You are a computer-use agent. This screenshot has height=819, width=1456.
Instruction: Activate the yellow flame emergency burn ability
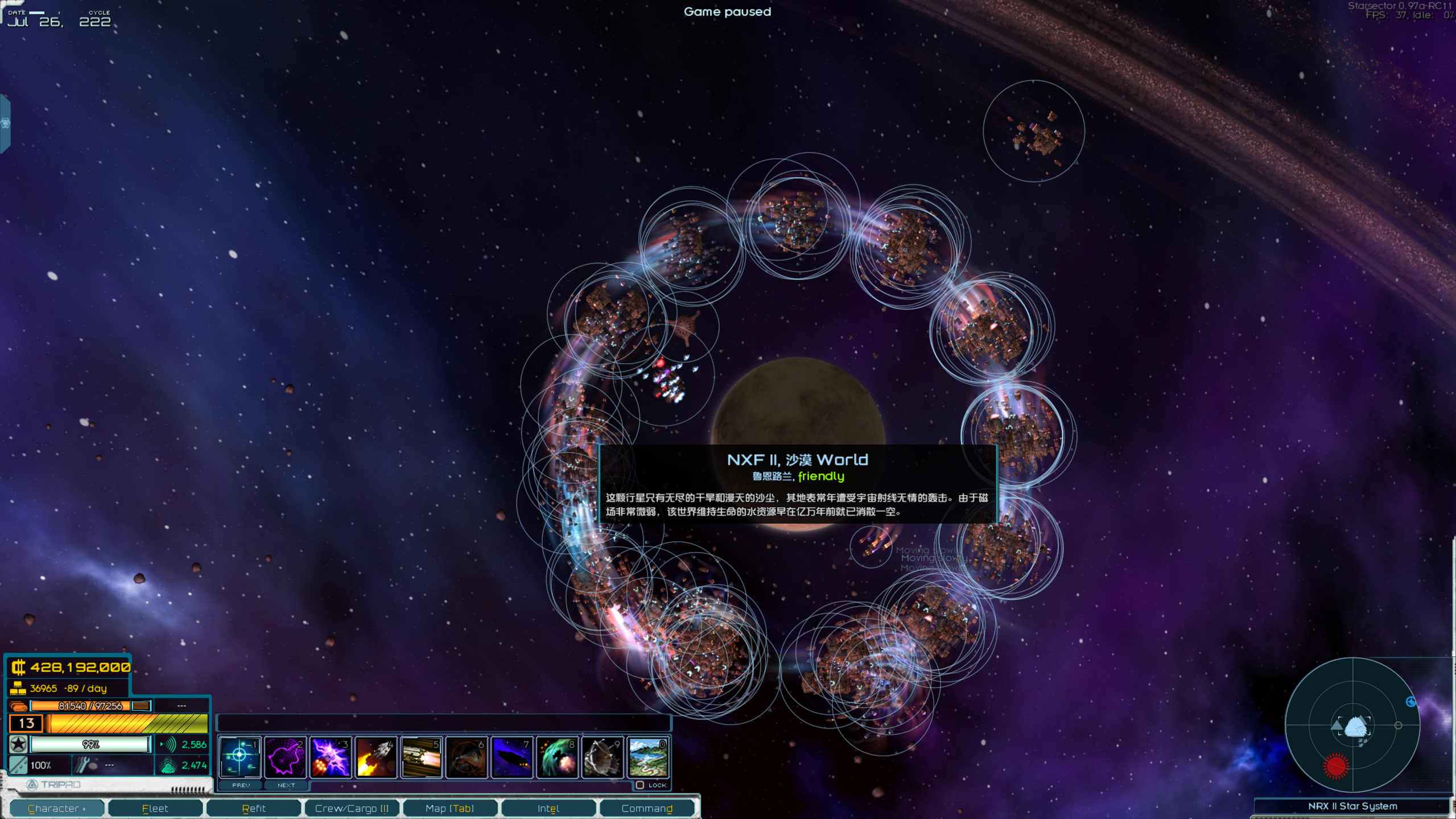[x=376, y=757]
